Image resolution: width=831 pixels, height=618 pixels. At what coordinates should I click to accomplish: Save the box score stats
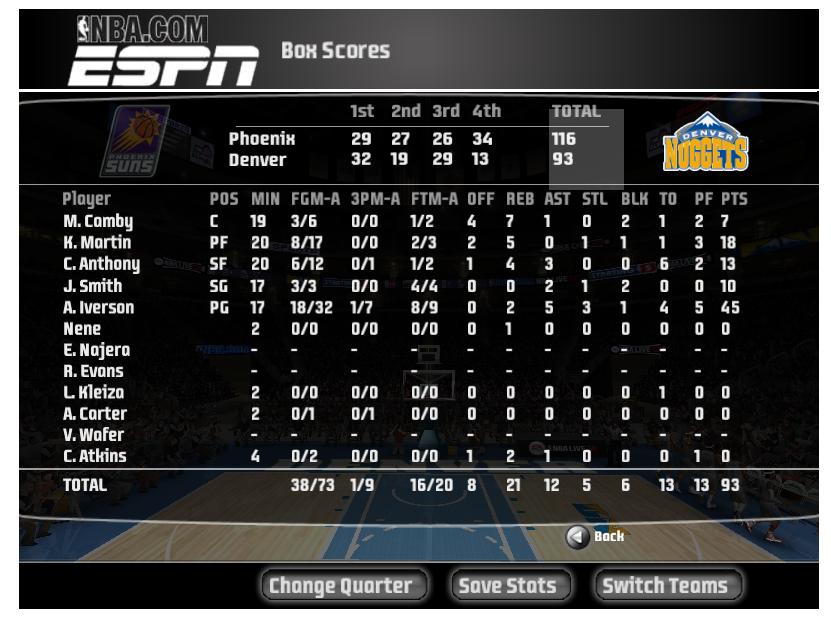(506, 586)
